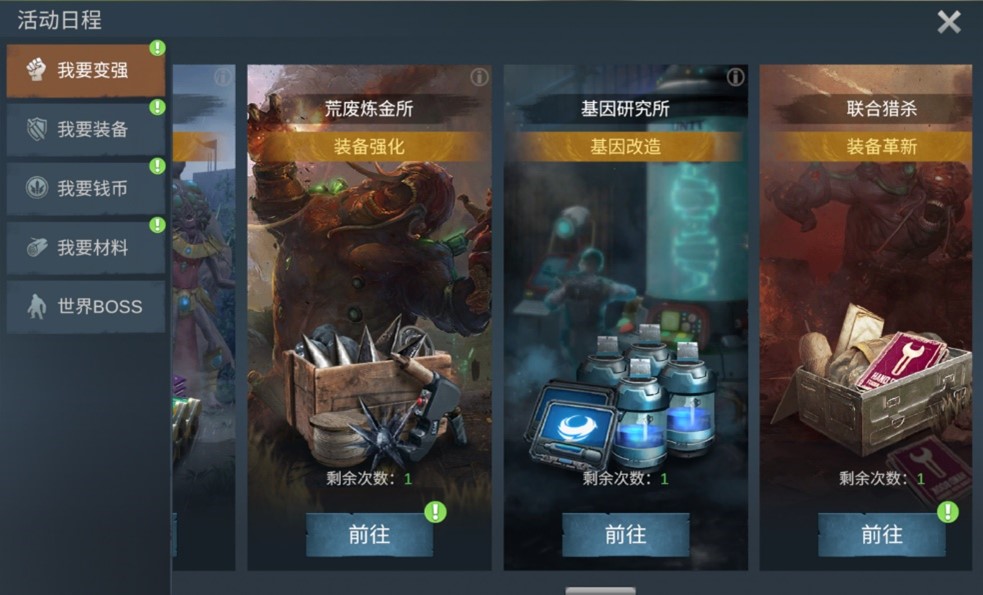Open info icon on 荒废炼金所 card
983x595 pixels.
[x=479, y=77]
